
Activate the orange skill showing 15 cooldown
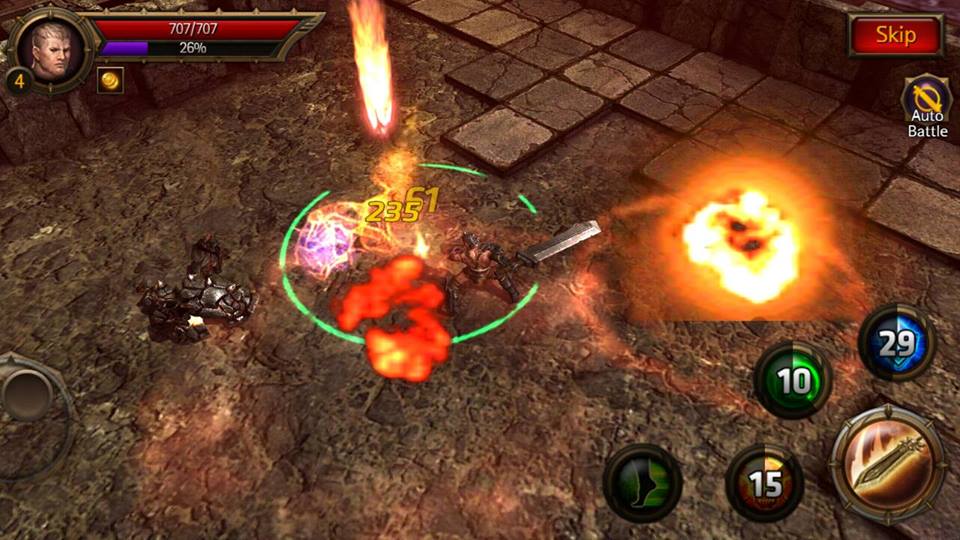764,483
